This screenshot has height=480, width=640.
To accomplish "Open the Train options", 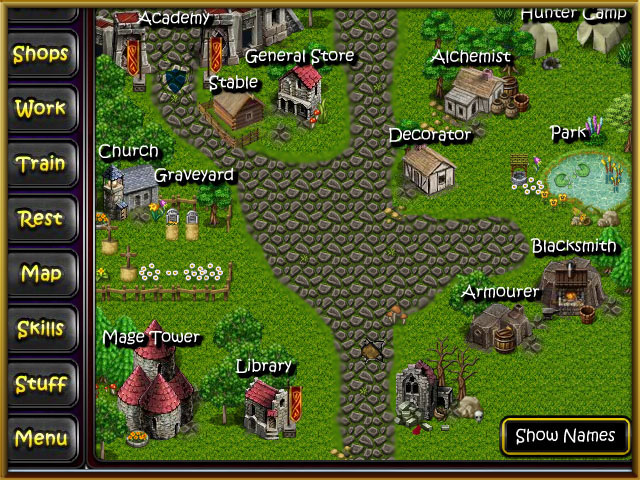I will pyautogui.click(x=41, y=163).
